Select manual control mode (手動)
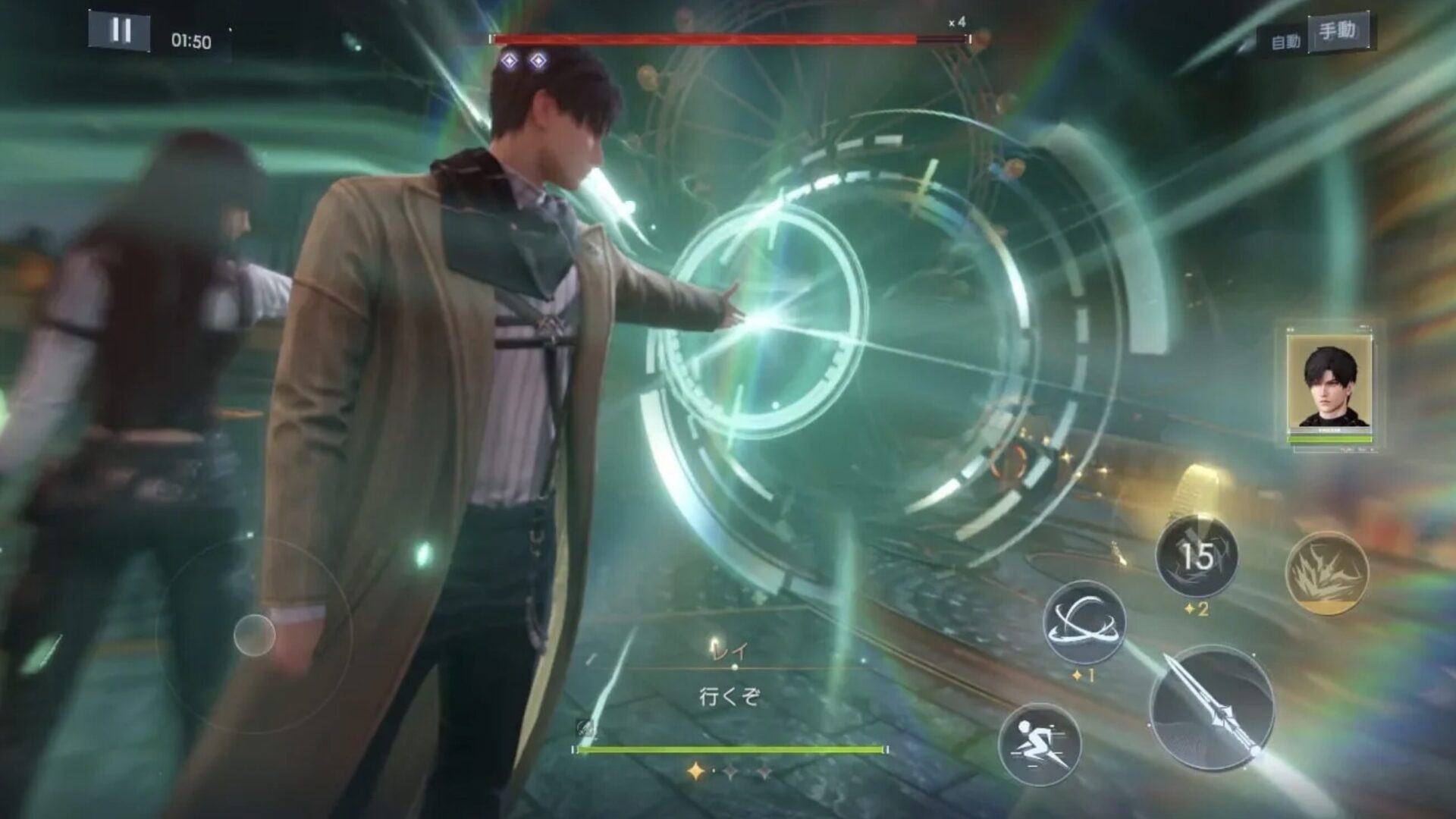Image resolution: width=1456 pixels, height=819 pixels. (x=1338, y=32)
